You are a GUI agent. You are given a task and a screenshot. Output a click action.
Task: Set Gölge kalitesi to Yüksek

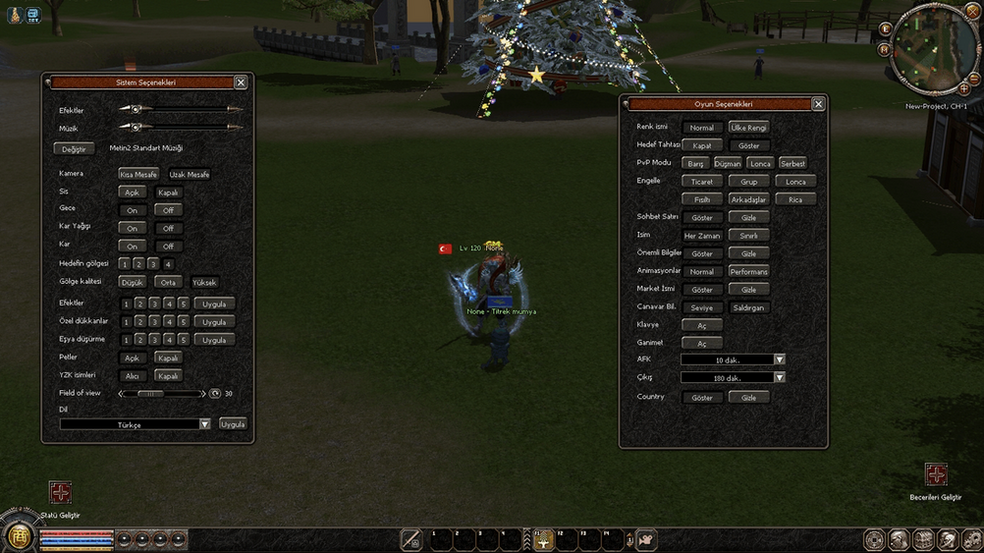pos(204,283)
